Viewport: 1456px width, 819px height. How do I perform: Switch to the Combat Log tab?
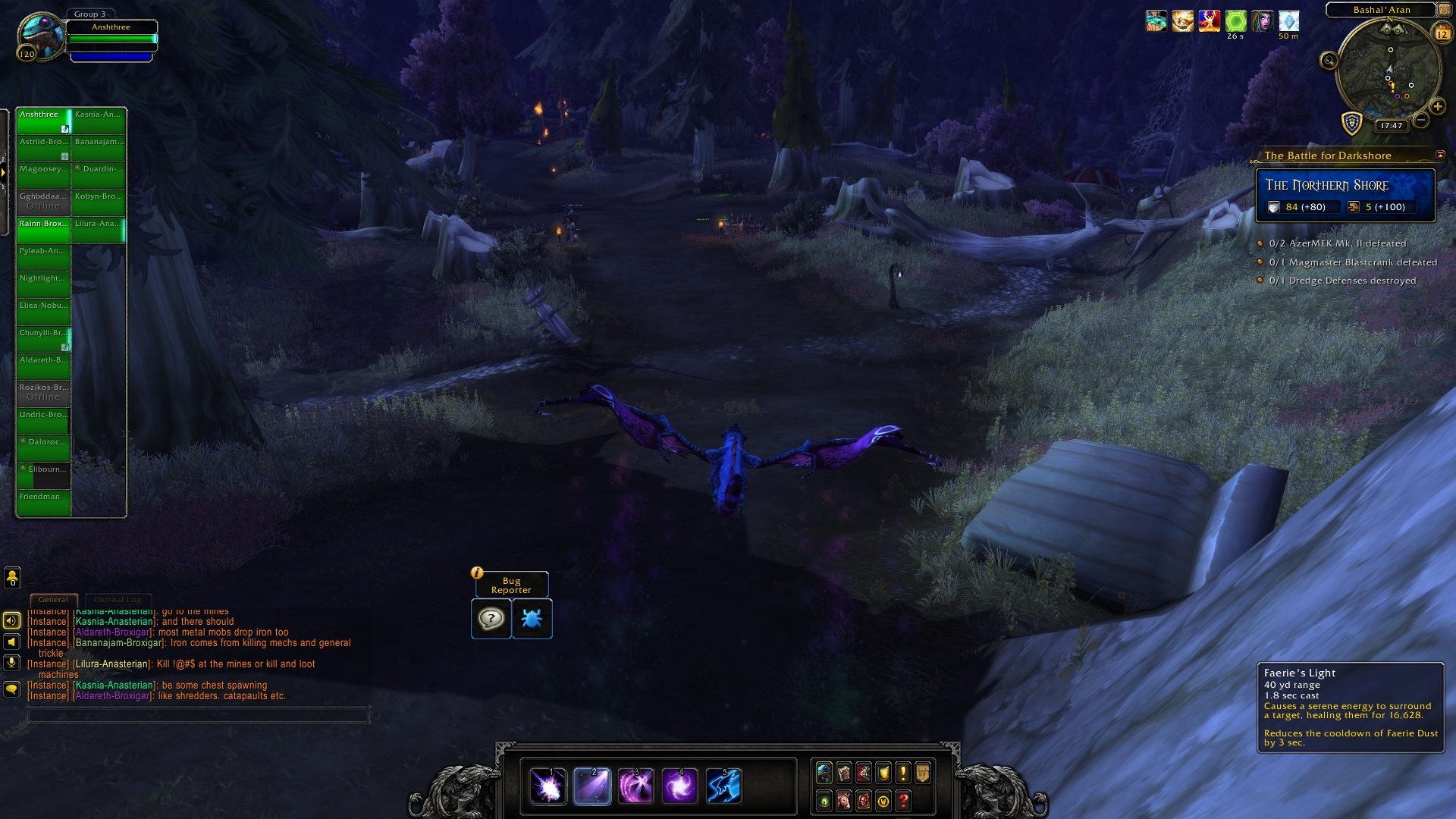pyautogui.click(x=118, y=599)
